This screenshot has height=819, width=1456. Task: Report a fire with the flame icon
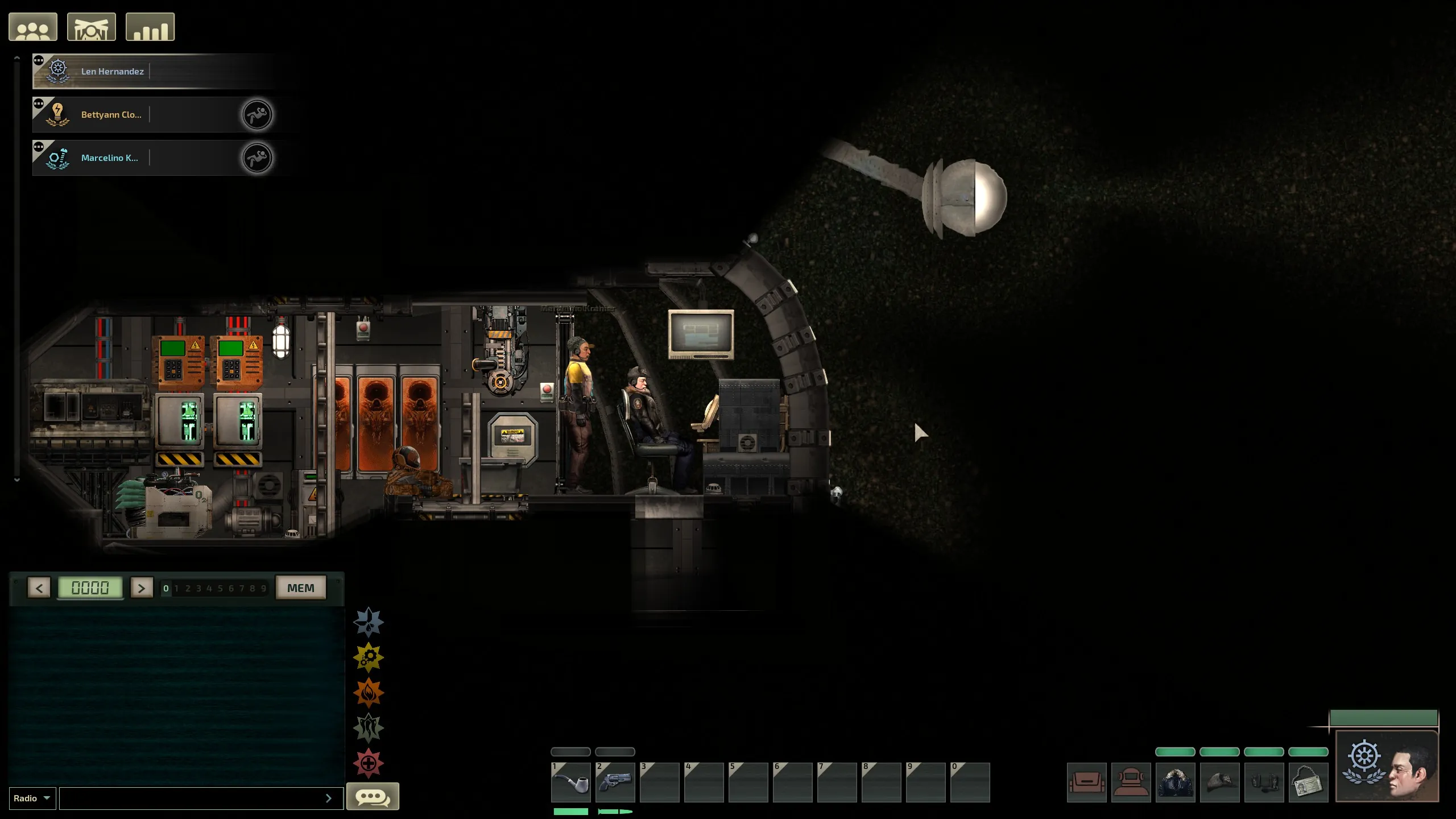(369, 693)
